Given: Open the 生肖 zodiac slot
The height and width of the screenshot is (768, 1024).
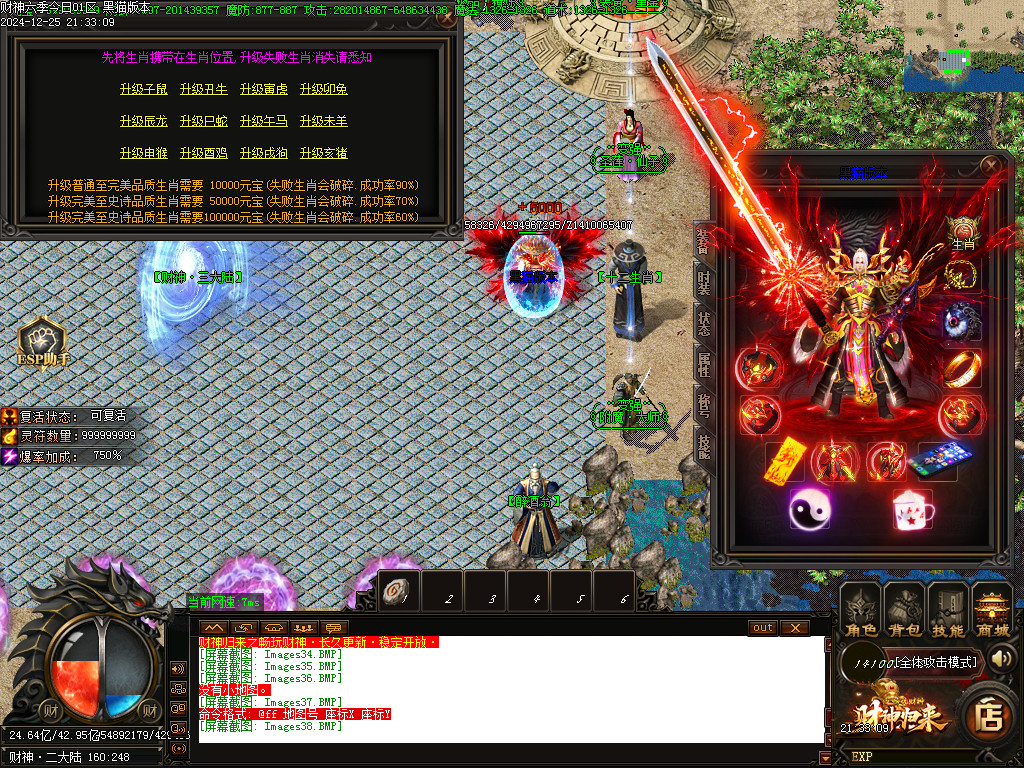Looking at the screenshot, I should click(x=962, y=233).
